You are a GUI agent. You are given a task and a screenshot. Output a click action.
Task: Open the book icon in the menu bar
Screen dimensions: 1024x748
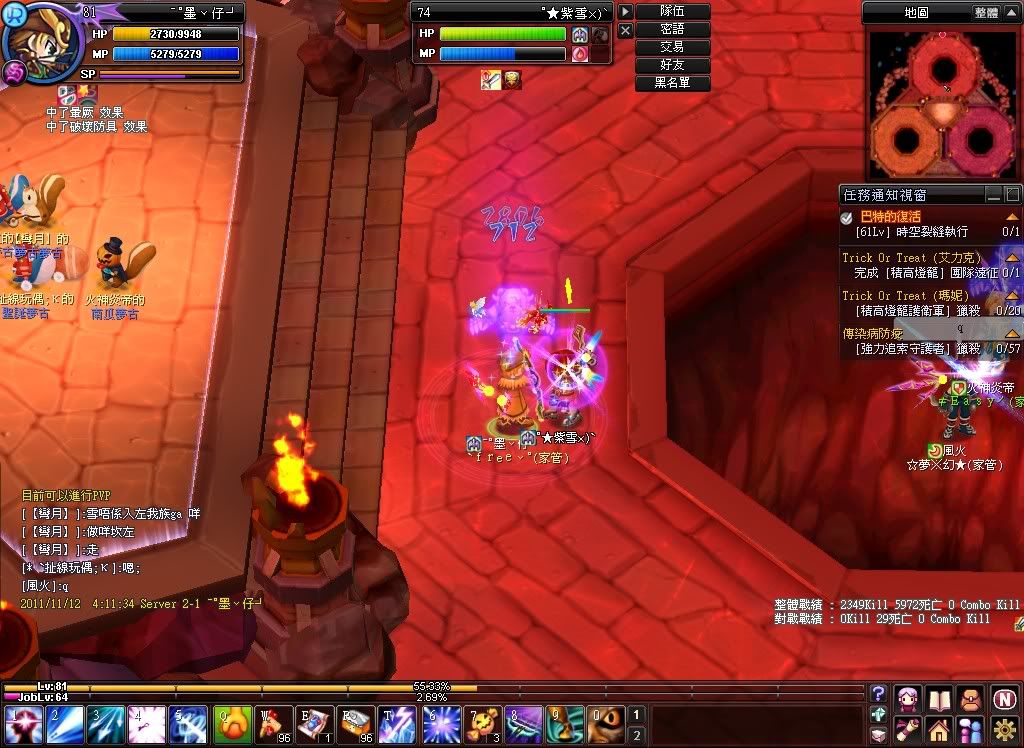pyautogui.click(x=940, y=697)
